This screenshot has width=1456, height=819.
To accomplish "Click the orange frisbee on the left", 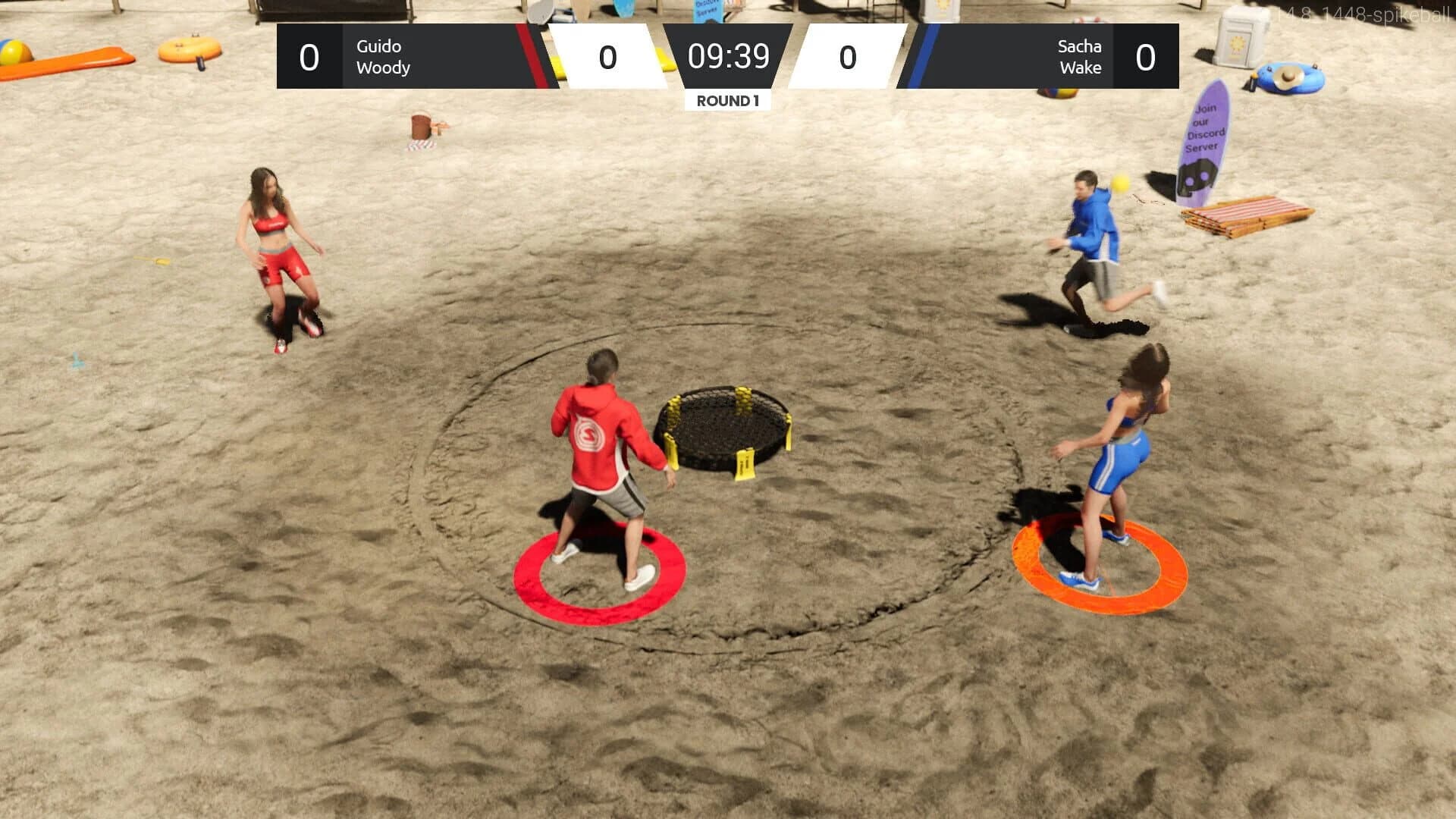I will tap(188, 52).
